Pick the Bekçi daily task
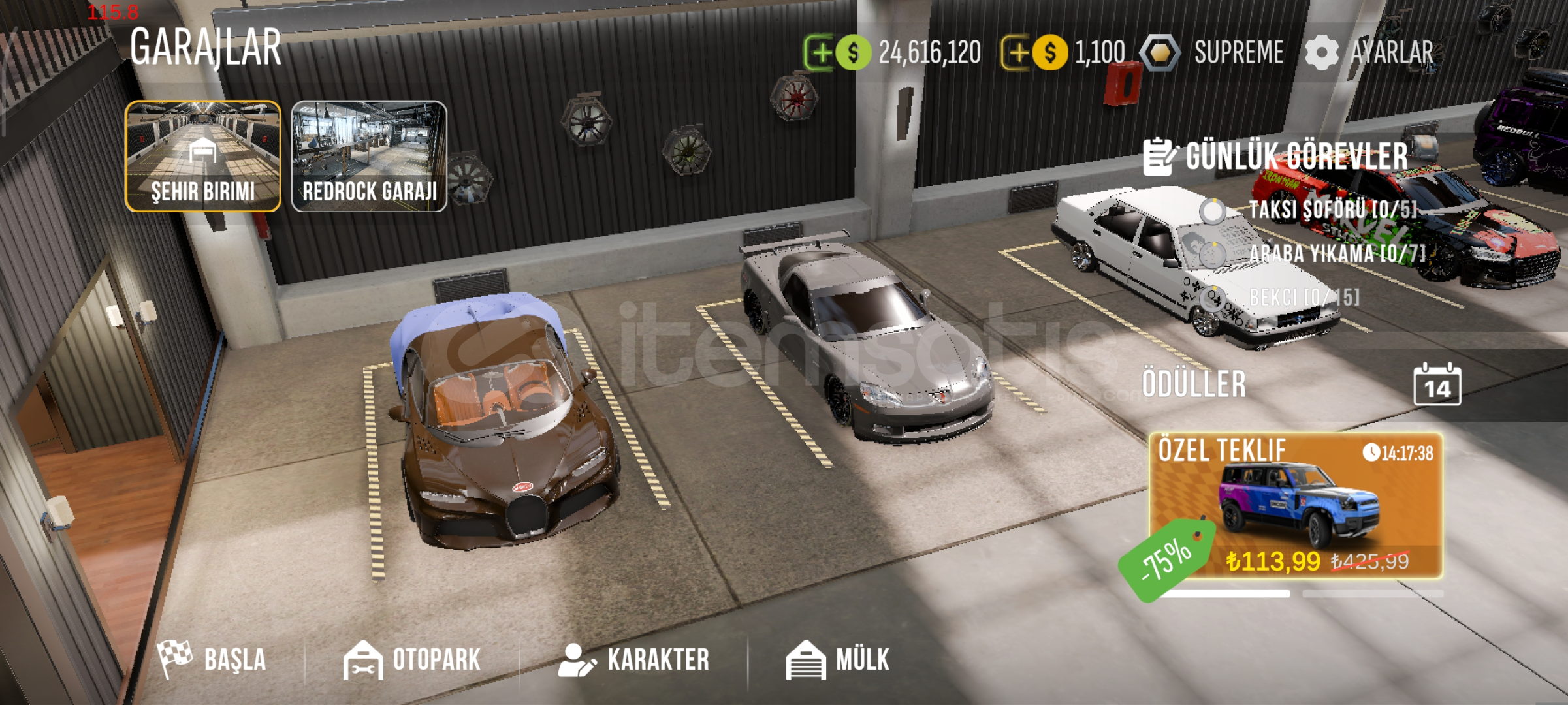Screen dimensions: 1568x705 pos(1303,298)
